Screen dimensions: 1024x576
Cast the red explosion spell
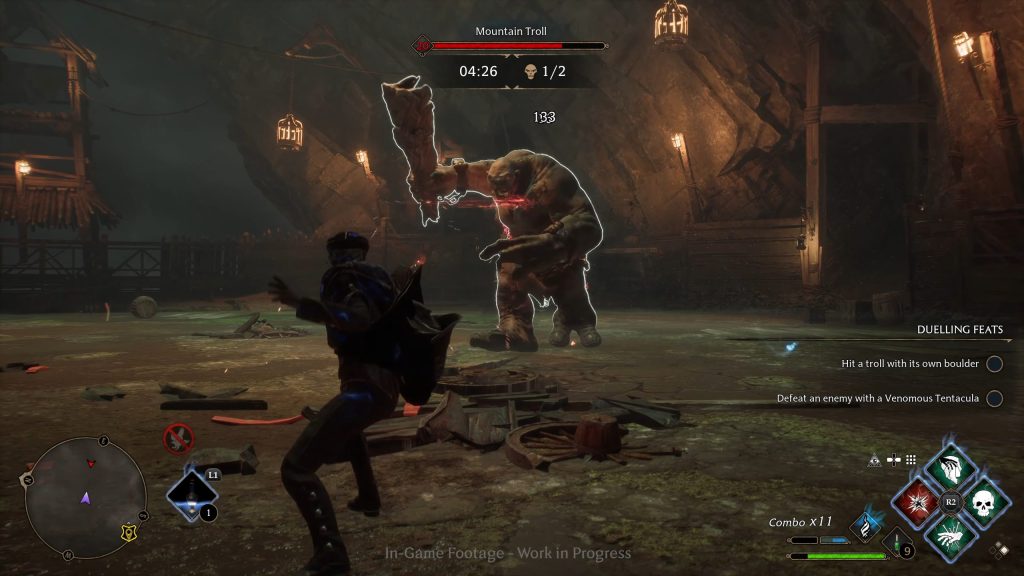pyautogui.click(x=913, y=501)
